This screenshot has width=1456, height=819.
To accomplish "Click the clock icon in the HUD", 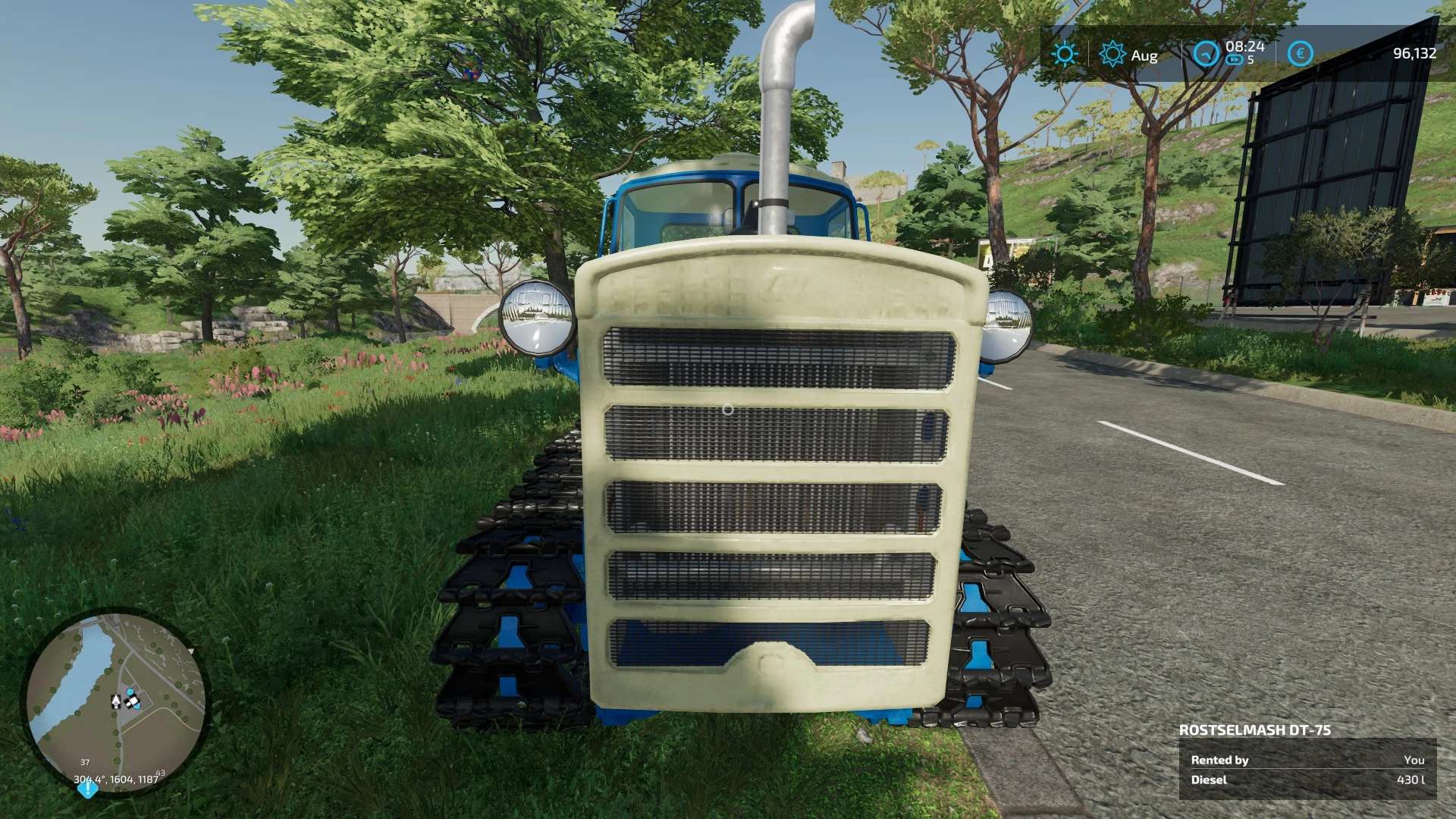I will coord(1206,54).
